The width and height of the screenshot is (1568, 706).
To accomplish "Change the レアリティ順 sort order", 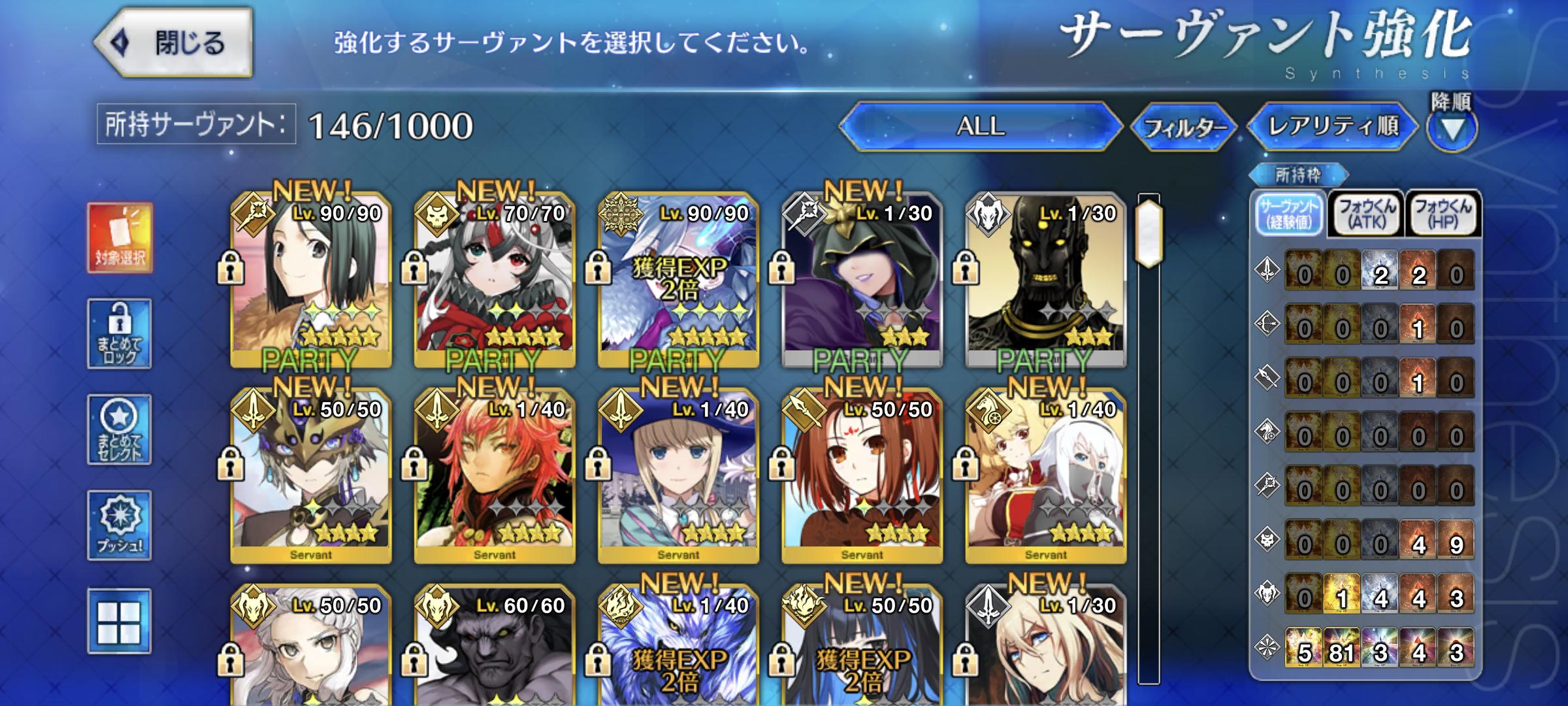I will 1333,126.
